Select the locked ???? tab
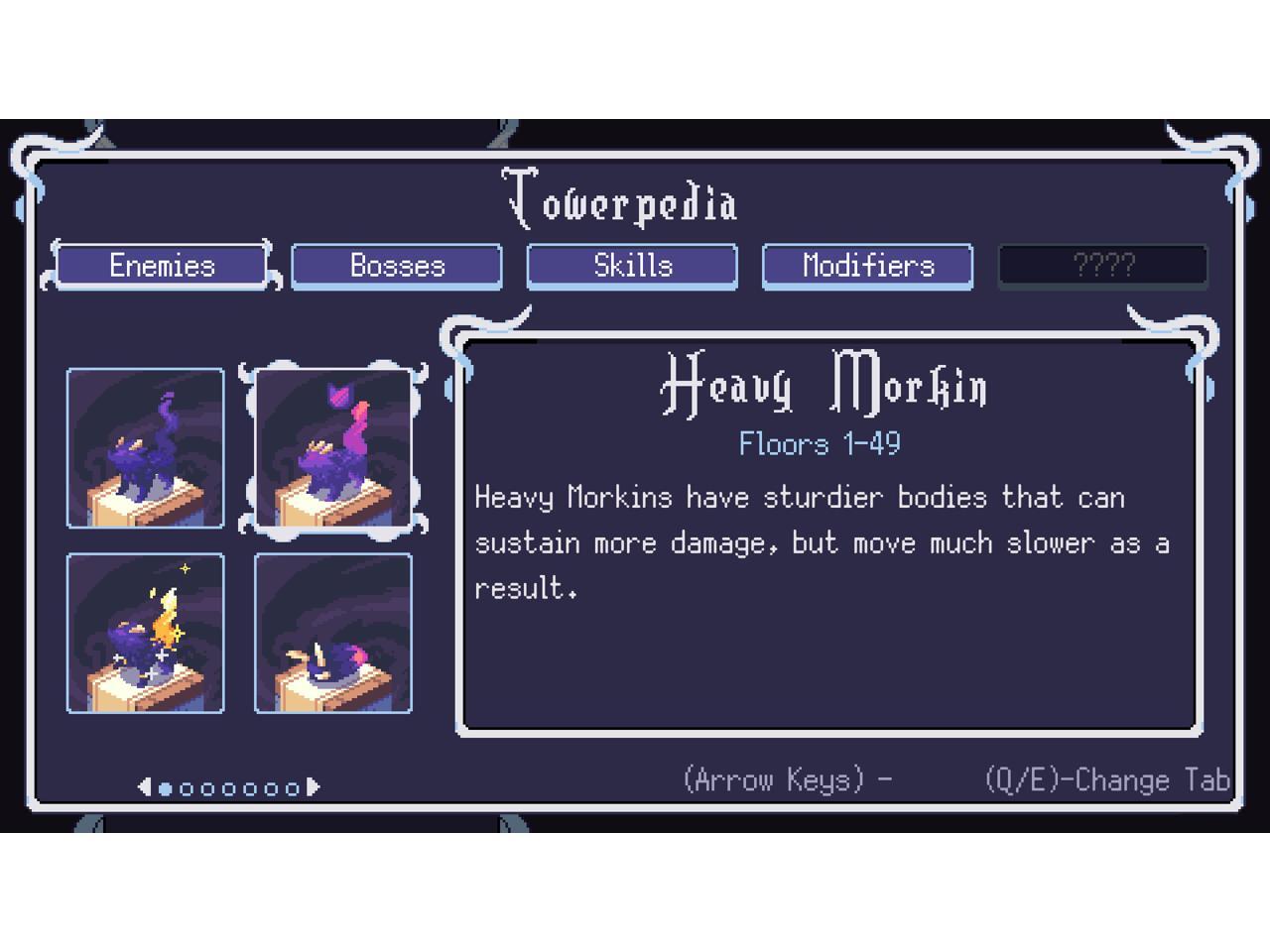 1102,266
